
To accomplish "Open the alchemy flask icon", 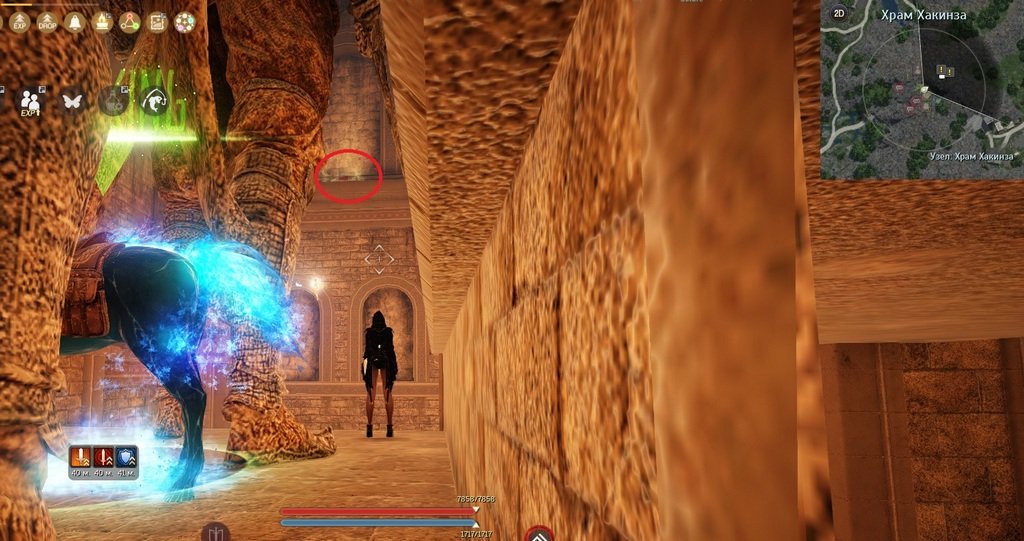I will pos(112,100).
